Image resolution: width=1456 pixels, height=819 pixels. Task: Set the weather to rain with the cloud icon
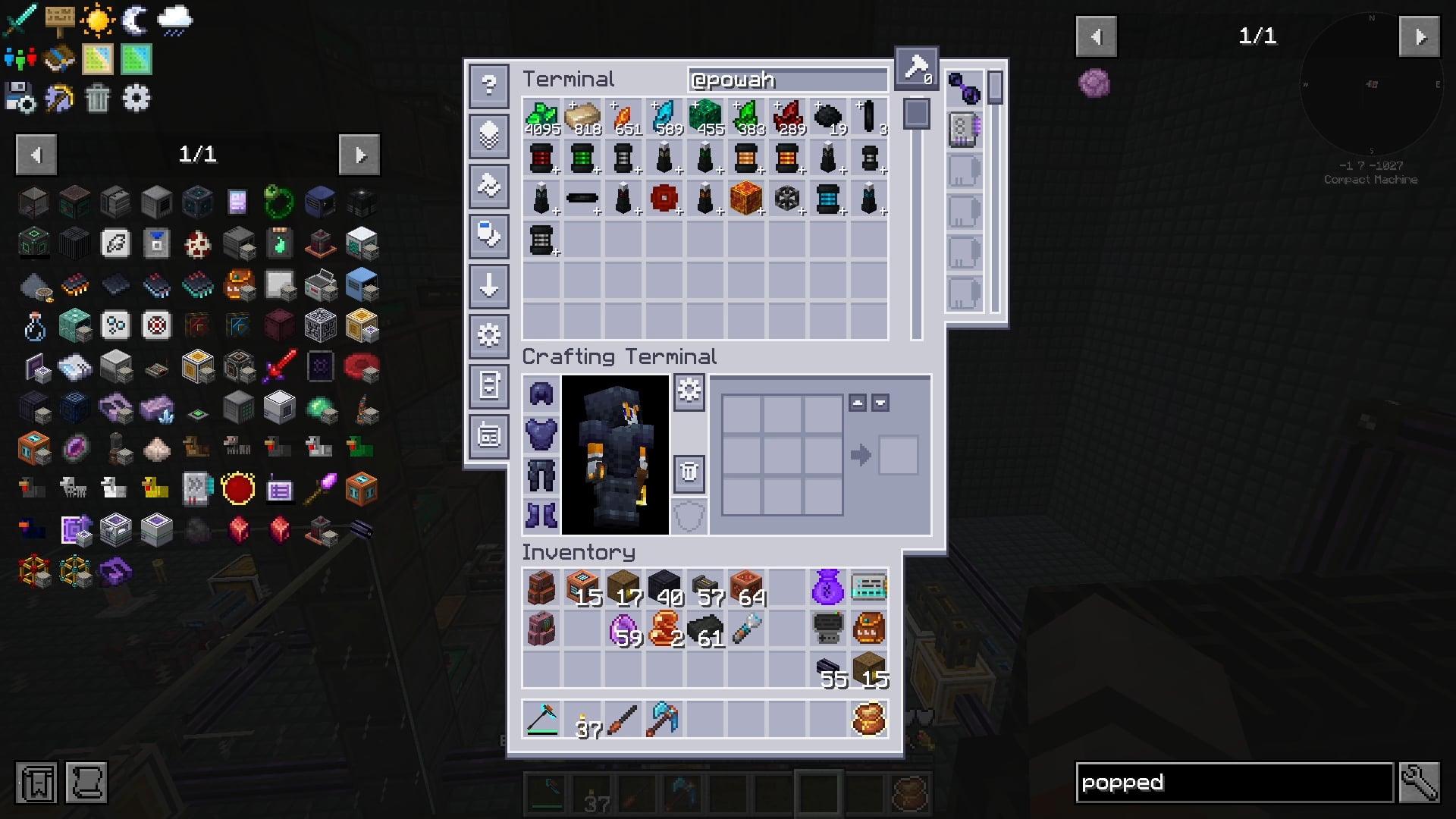click(x=175, y=20)
